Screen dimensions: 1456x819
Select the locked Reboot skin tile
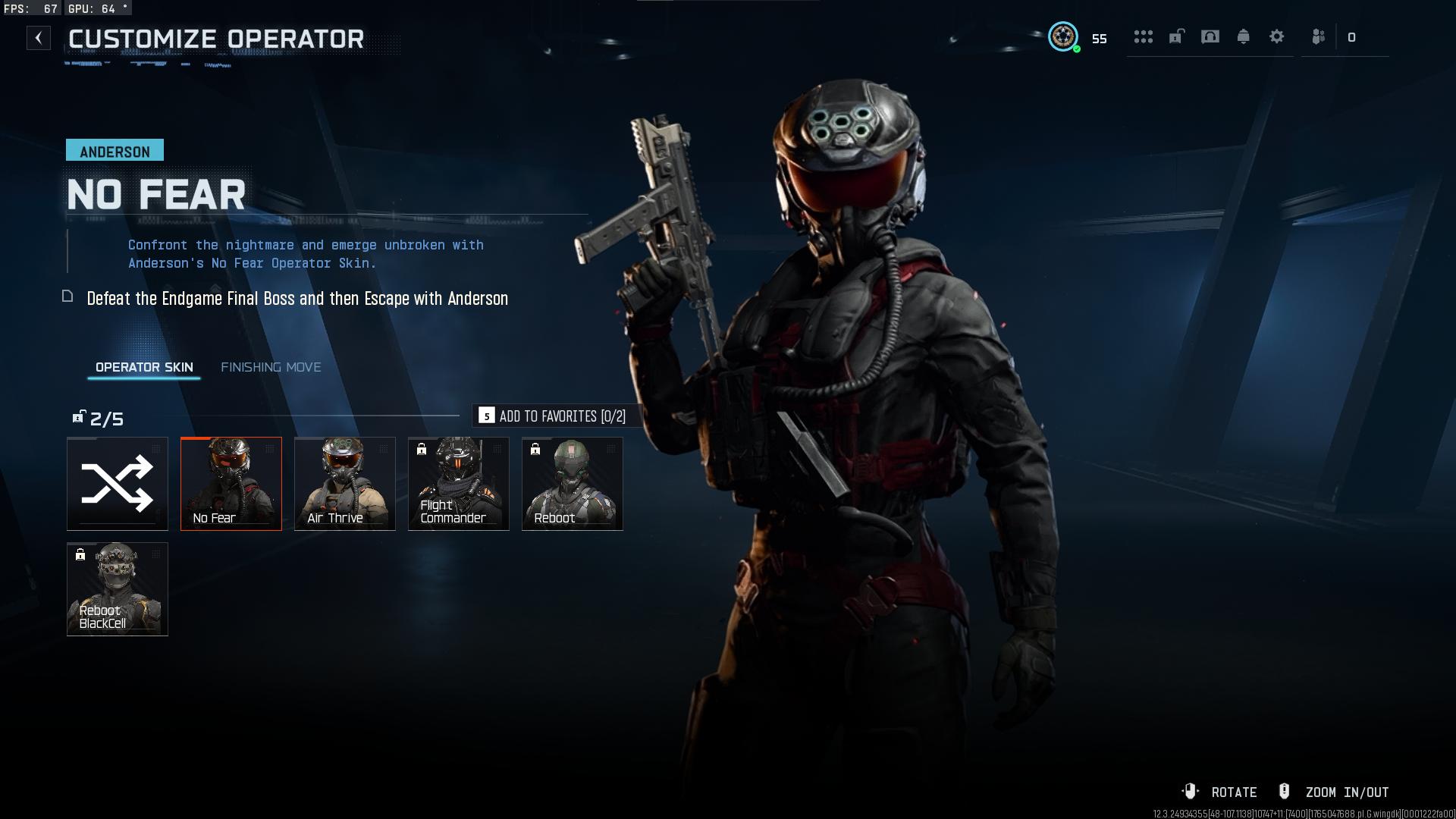[x=573, y=484]
